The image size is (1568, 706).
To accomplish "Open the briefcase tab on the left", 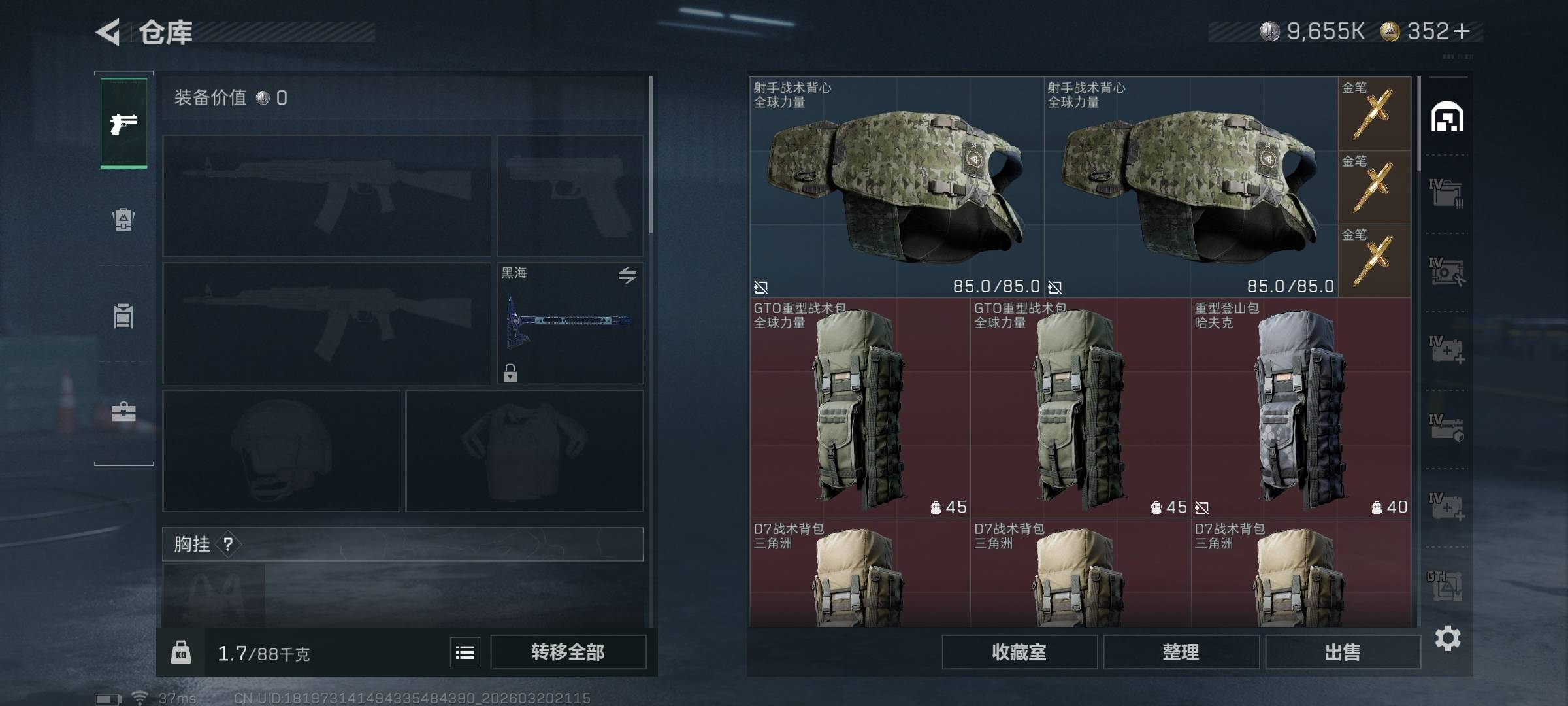I will [x=123, y=412].
